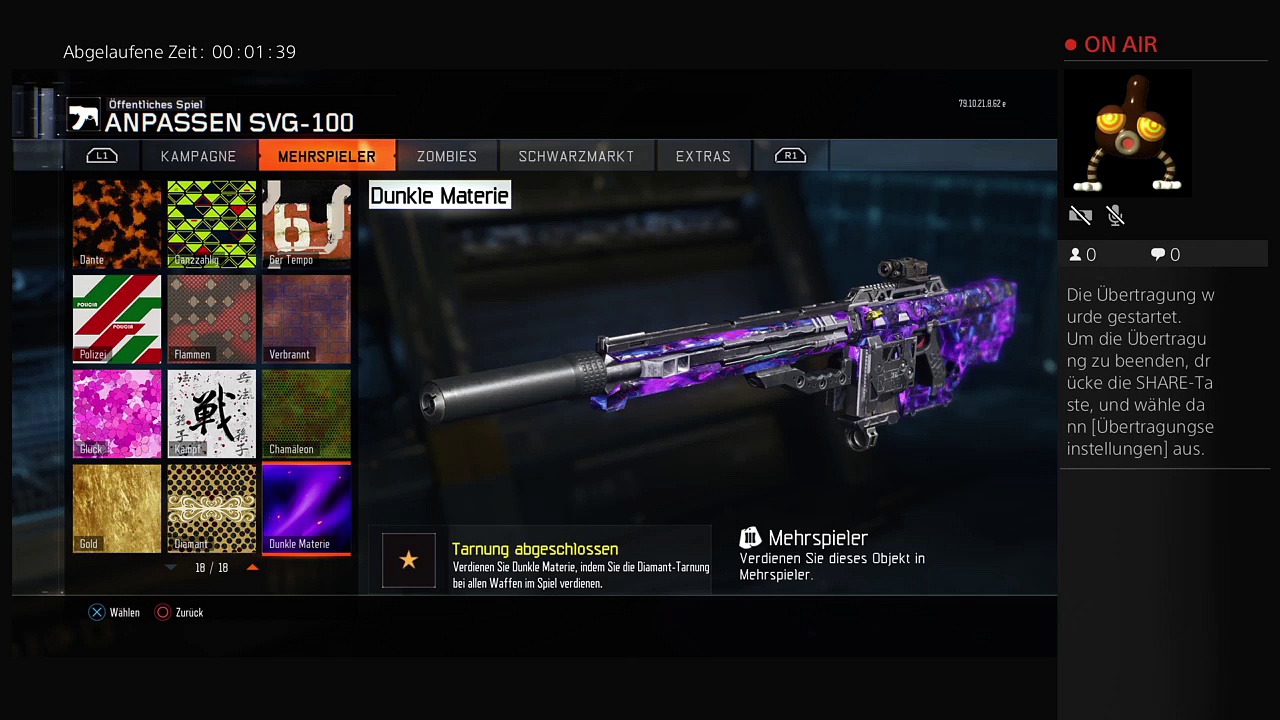The height and width of the screenshot is (720, 1280).
Task: Open the Mehrspieler tab
Action: 326,156
